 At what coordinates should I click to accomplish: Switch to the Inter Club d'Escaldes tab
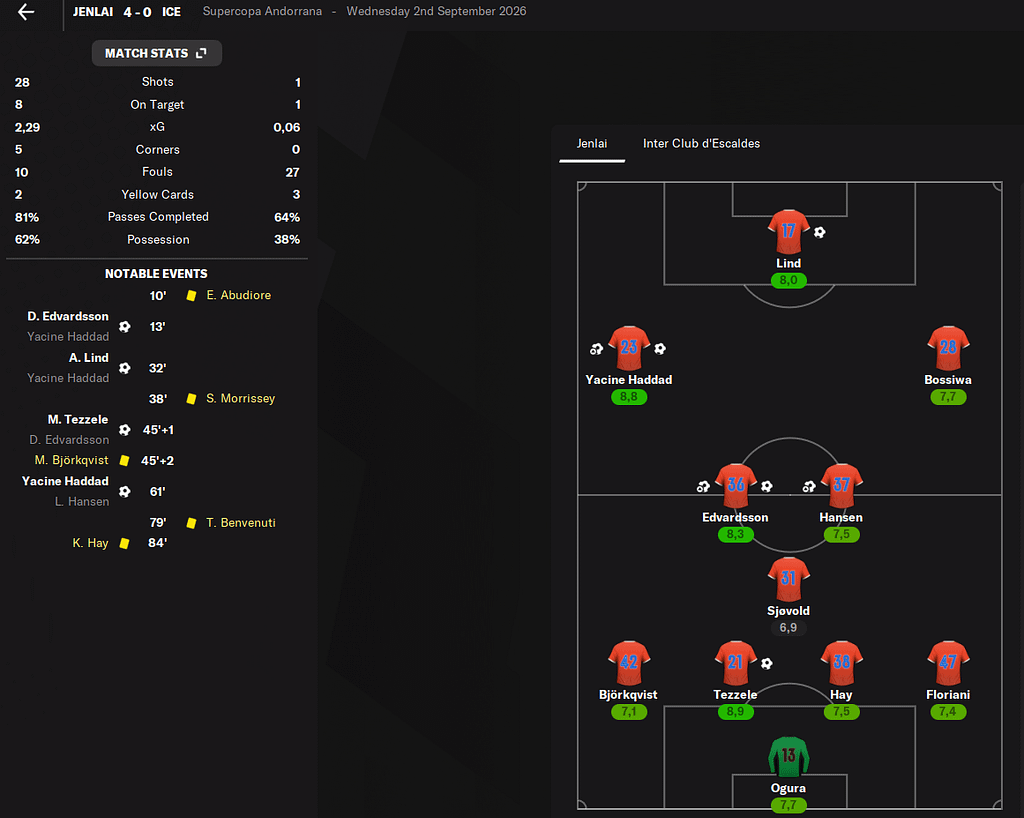(701, 144)
